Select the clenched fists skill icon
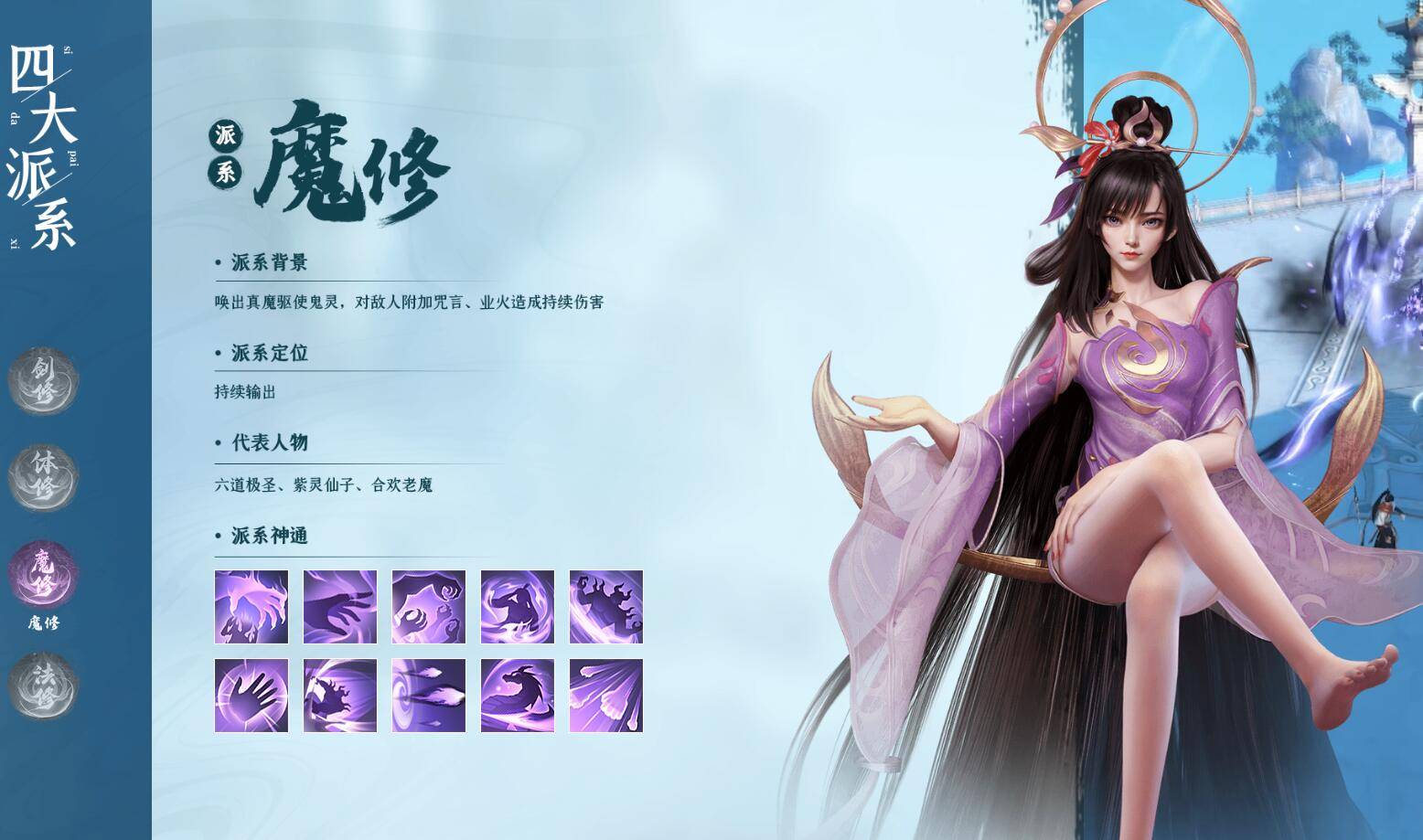Image resolution: width=1423 pixels, height=840 pixels. click(x=426, y=608)
